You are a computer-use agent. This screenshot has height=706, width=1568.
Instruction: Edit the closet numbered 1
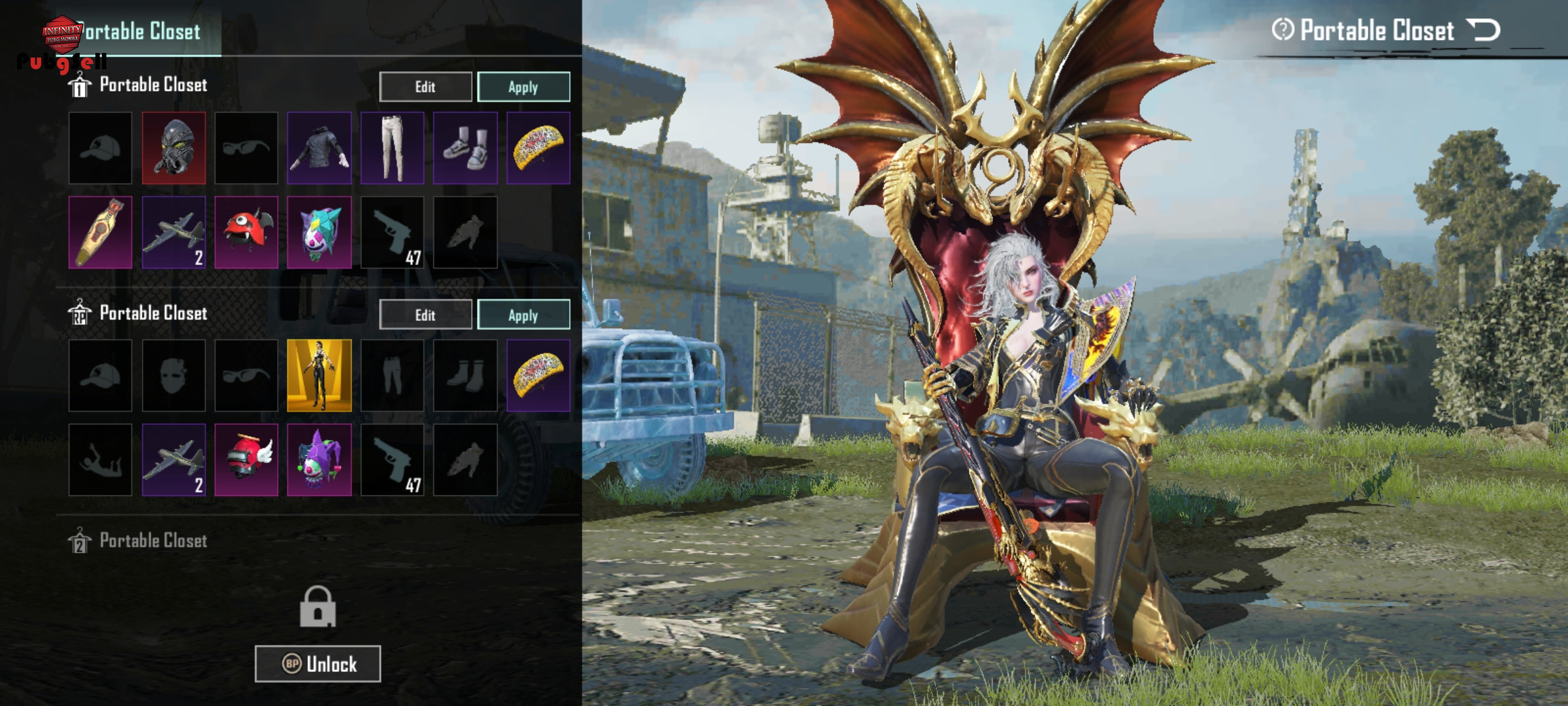point(425,87)
